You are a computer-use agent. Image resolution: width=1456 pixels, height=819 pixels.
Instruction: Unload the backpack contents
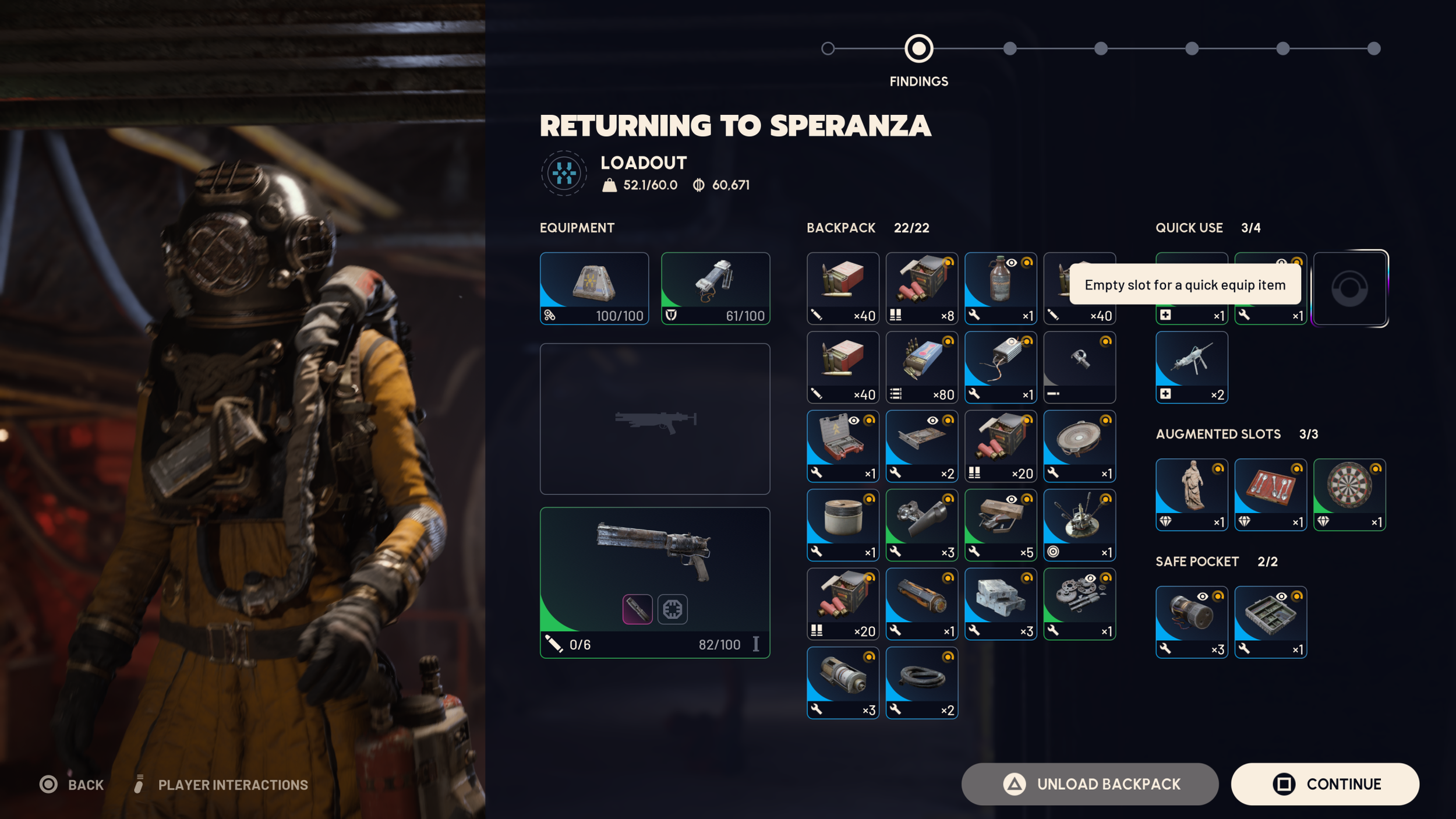click(x=1089, y=784)
